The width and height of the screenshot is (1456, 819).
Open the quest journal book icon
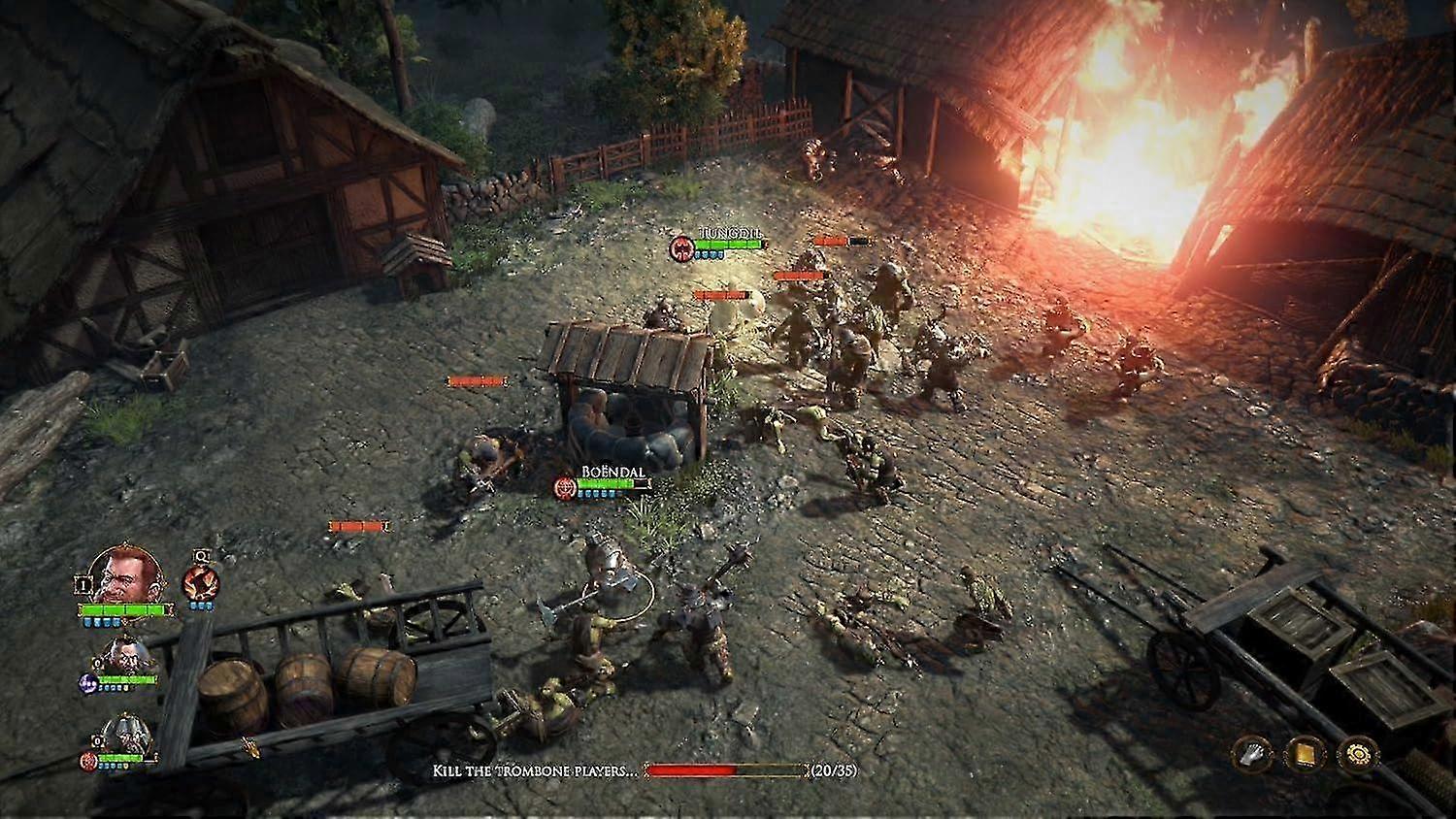coord(1306,753)
